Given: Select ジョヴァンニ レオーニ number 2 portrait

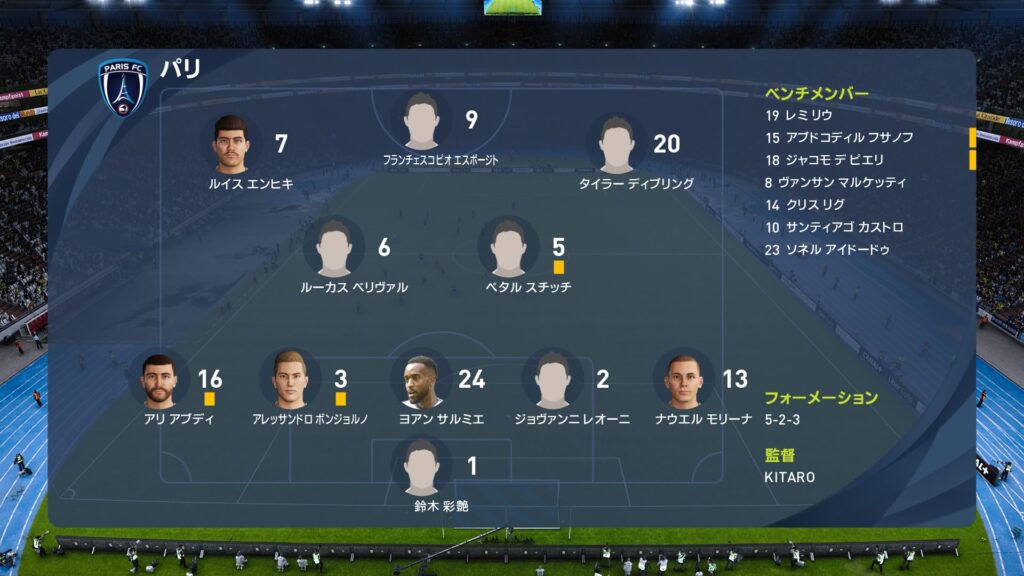Looking at the screenshot, I should click(552, 380).
